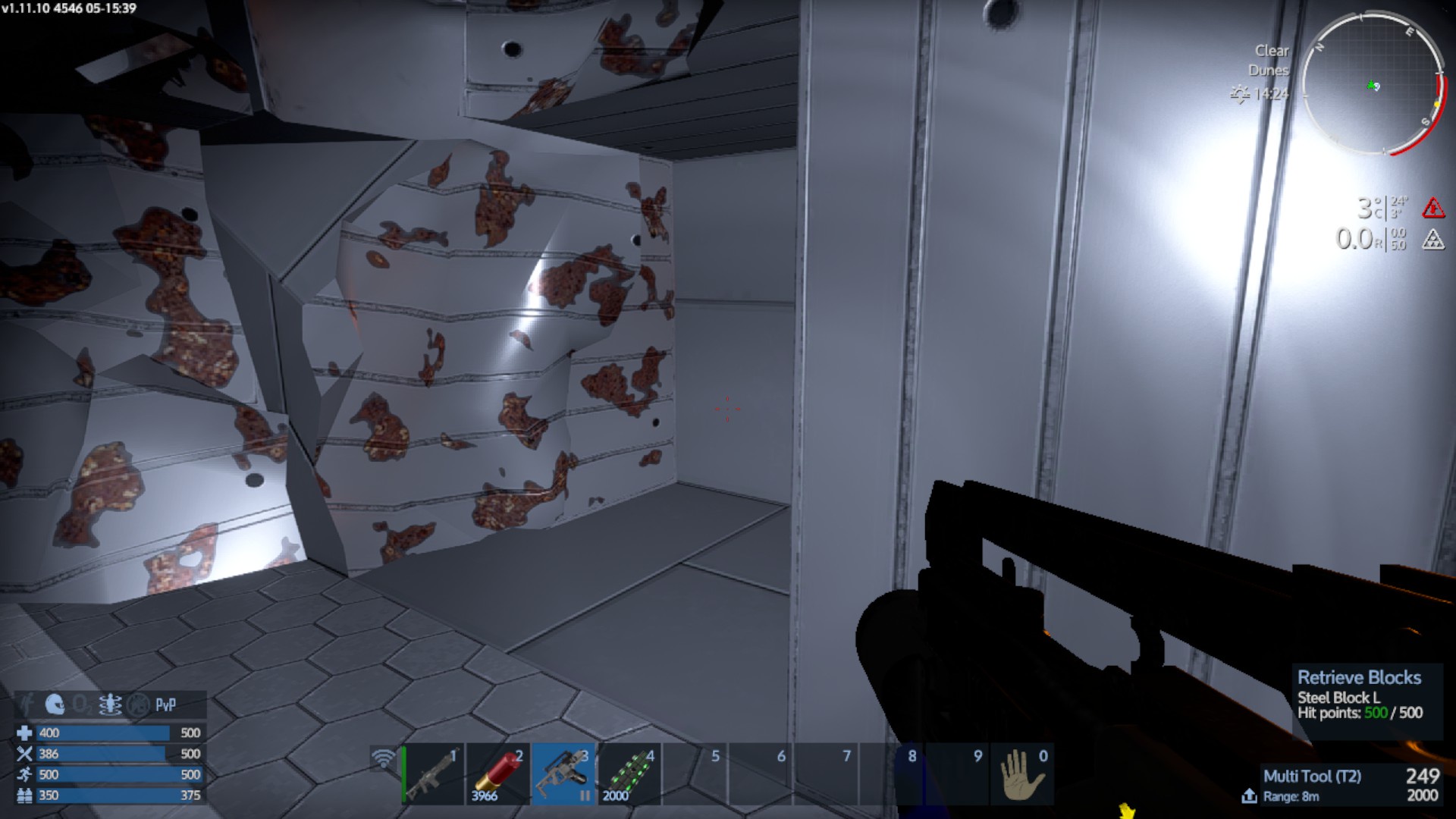
Task: Click the O2 oxygen status icon
Action: 81,704
